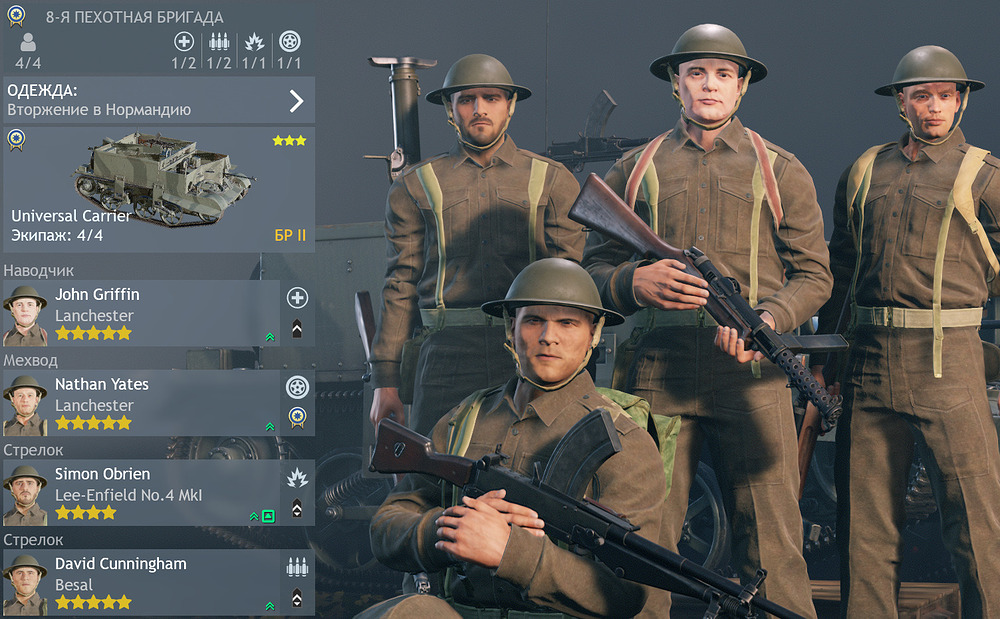Viewport: 1000px width, 619px height.
Task: Select soldier John Griffin
Action: point(140,314)
